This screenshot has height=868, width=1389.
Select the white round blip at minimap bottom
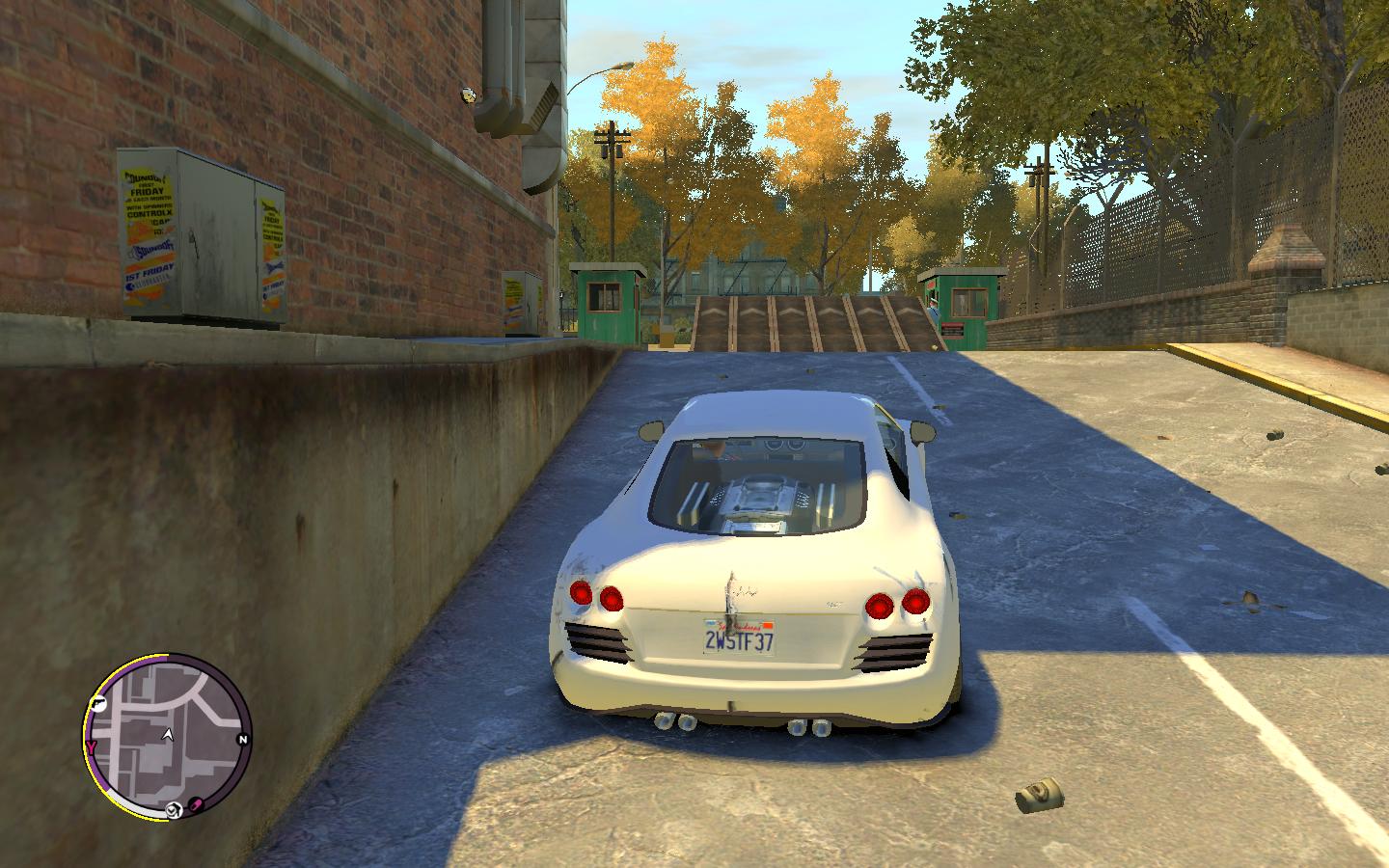pos(174,809)
